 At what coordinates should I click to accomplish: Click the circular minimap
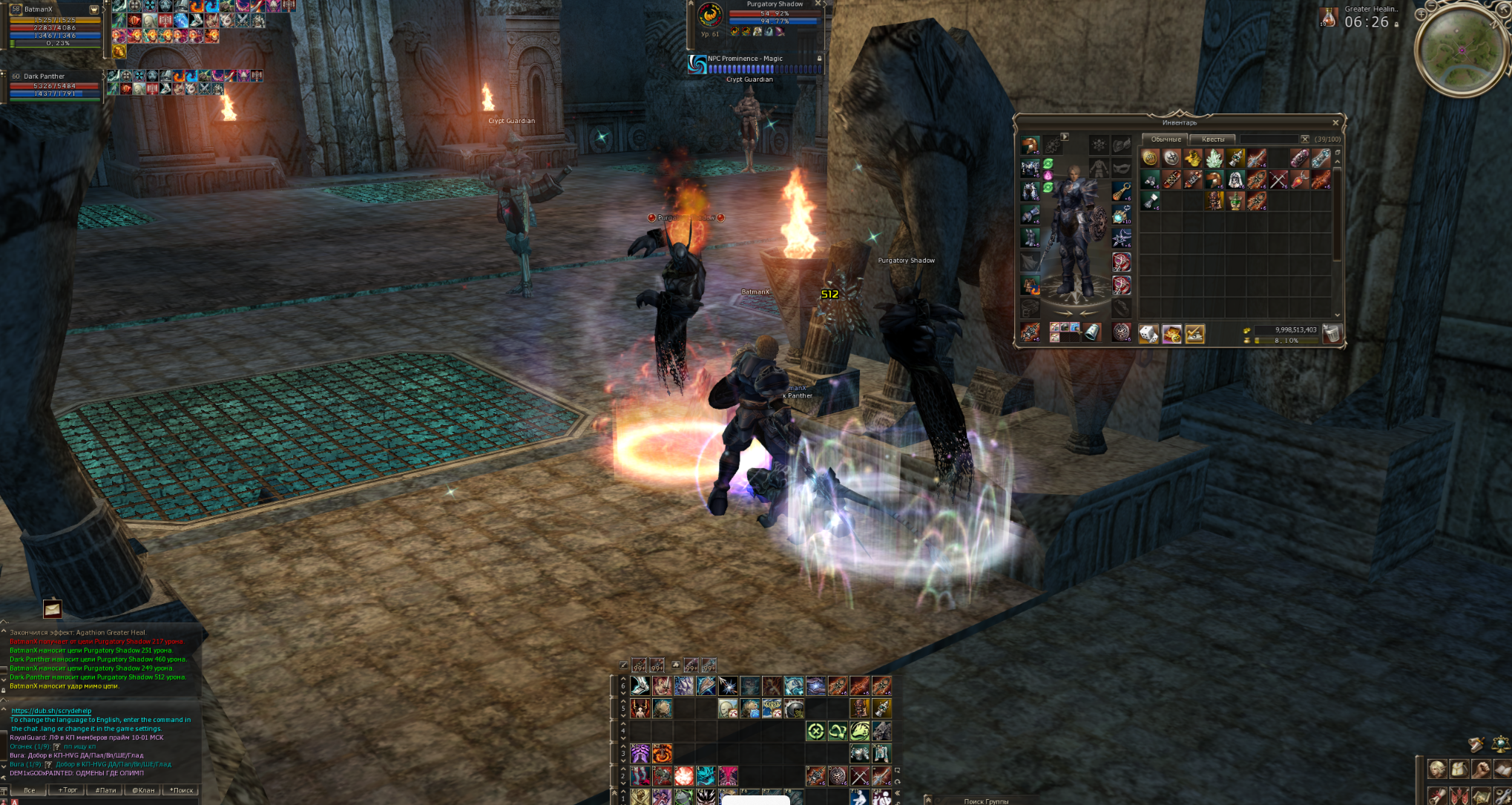[x=1461, y=50]
